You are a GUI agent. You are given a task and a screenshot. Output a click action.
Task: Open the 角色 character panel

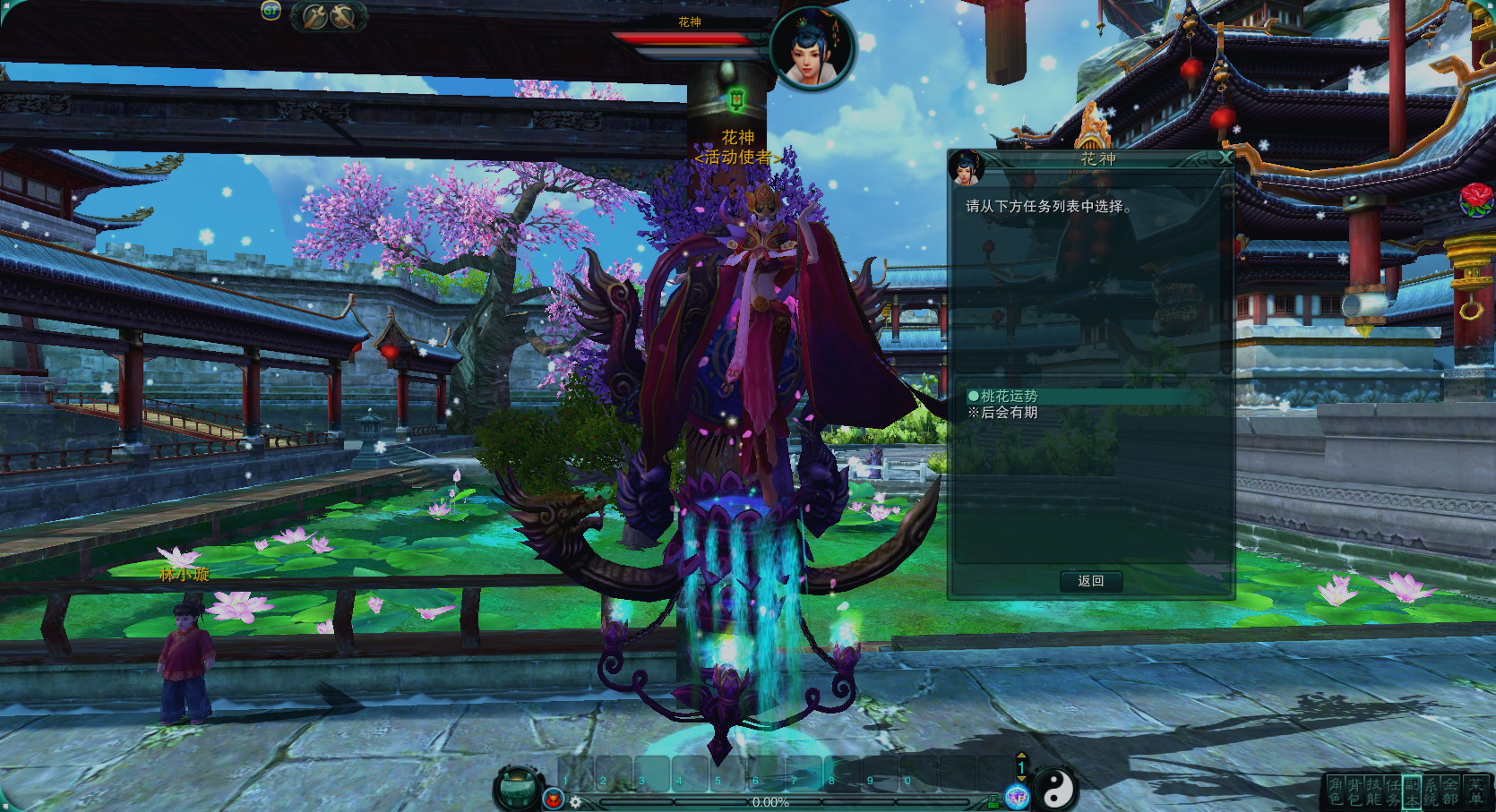pos(1336,791)
